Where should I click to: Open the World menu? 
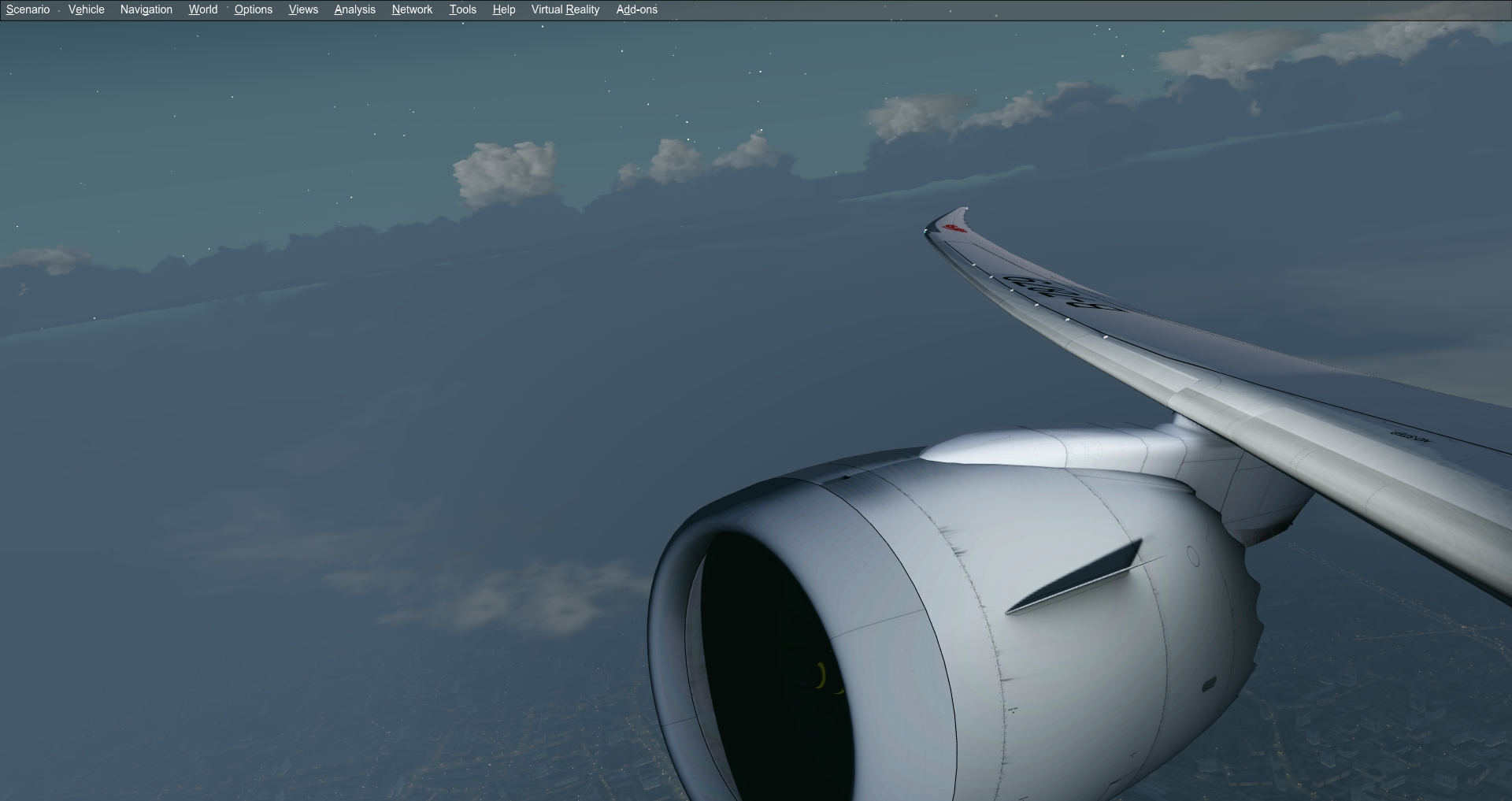202,9
